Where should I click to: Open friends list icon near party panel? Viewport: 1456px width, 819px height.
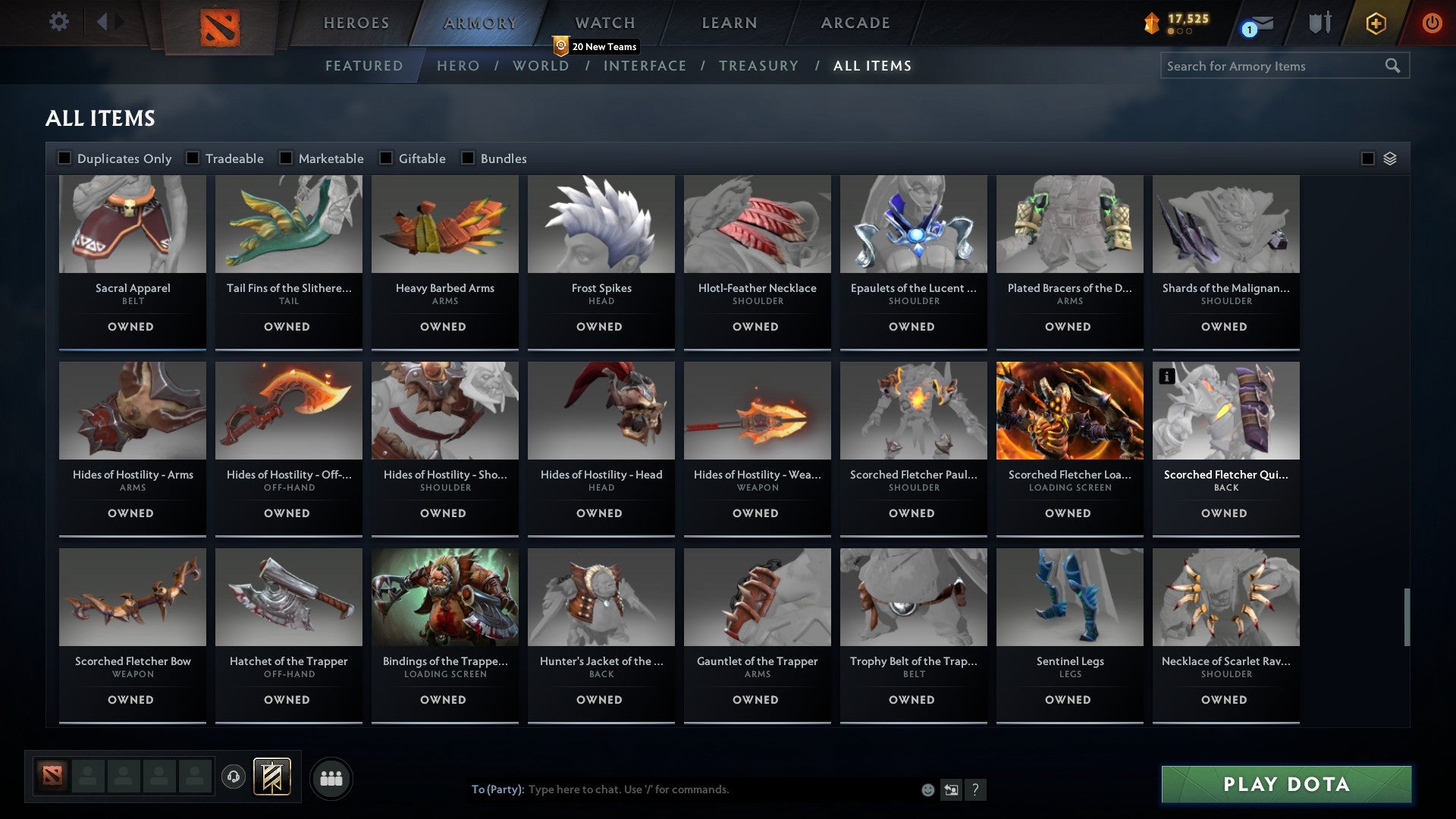click(x=331, y=777)
